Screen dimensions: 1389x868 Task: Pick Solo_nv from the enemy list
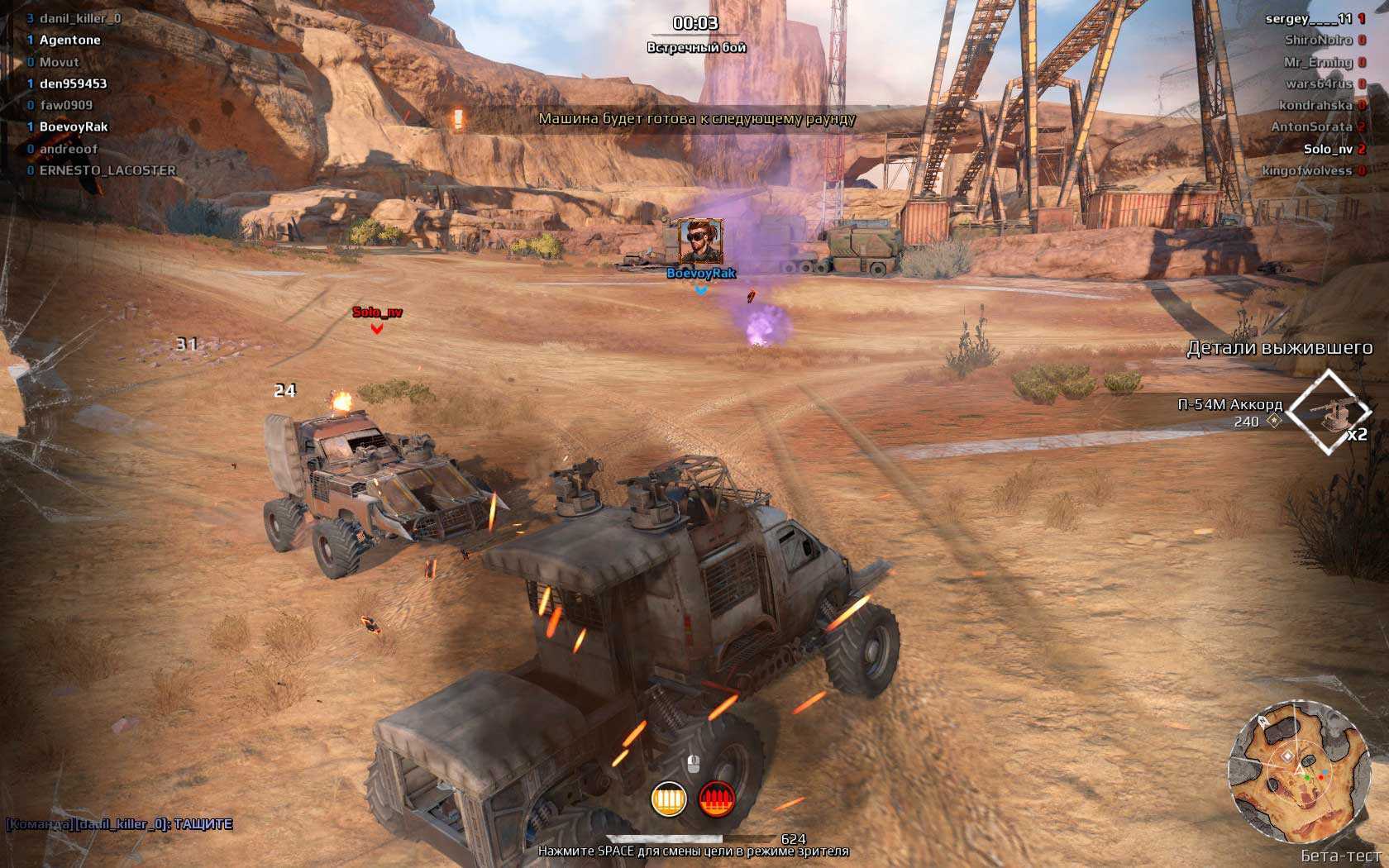tap(1328, 149)
